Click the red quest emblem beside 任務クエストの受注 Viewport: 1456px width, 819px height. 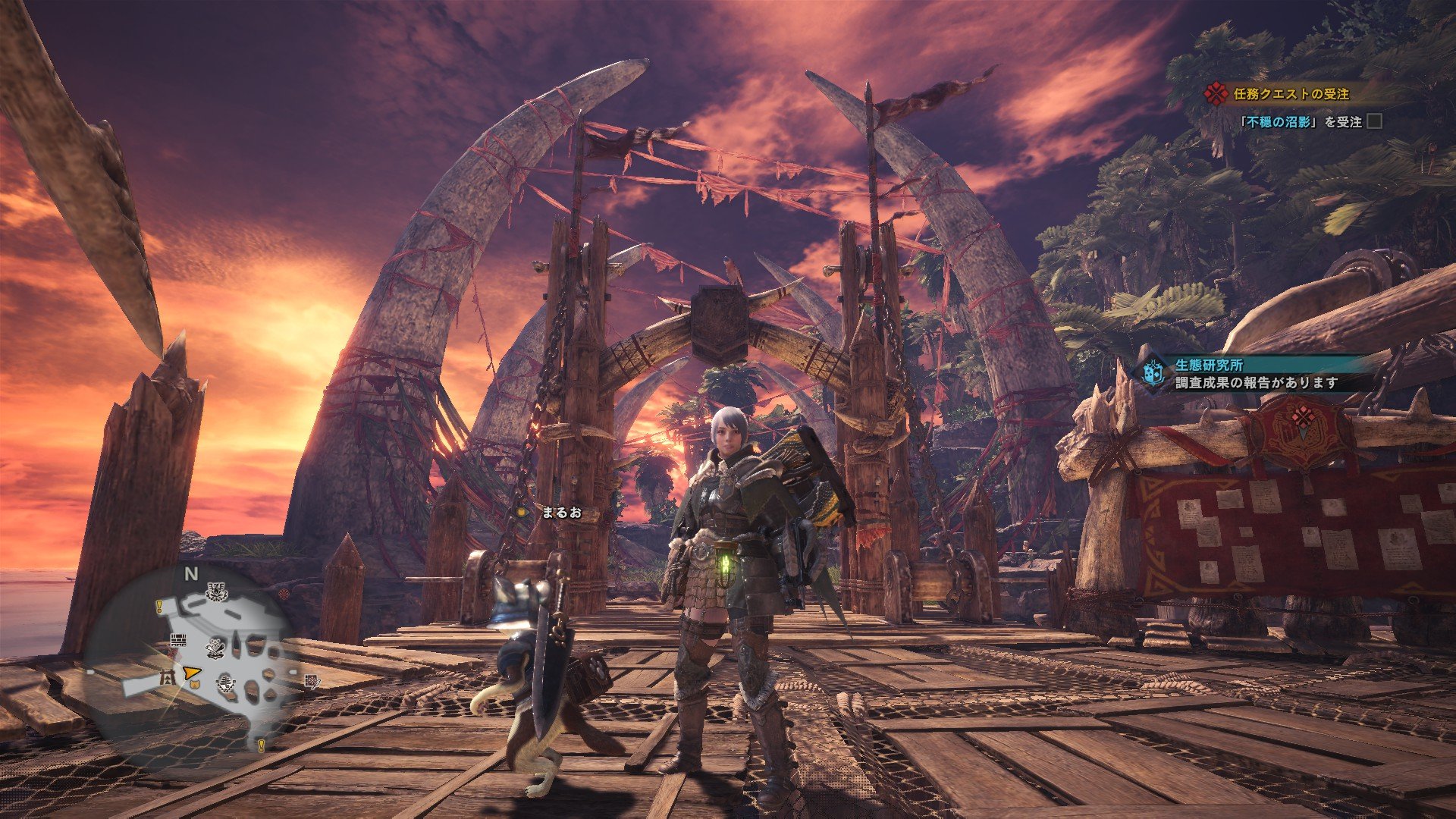(x=1216, y=94)
